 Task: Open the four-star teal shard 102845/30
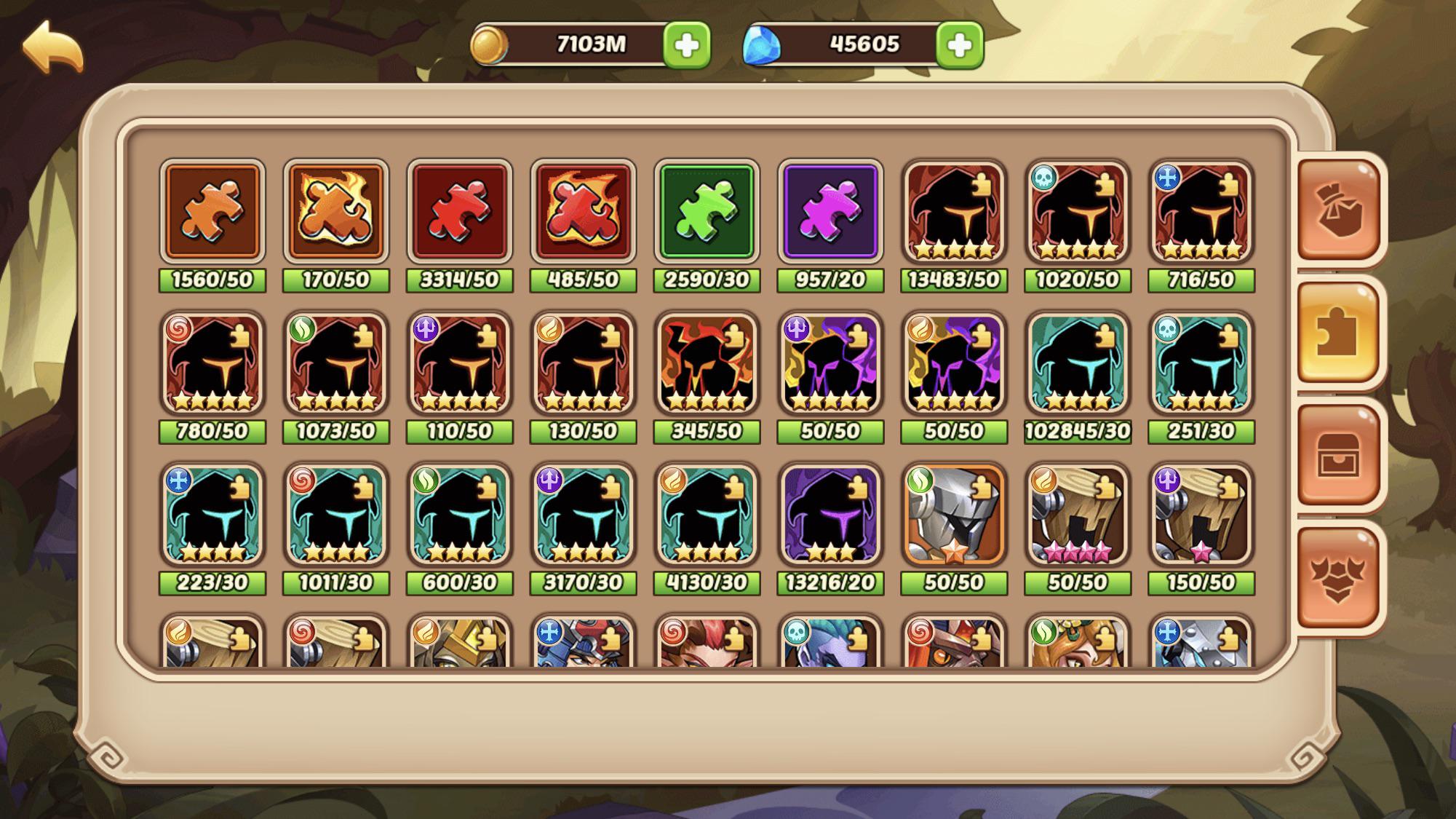[1078, 363]
